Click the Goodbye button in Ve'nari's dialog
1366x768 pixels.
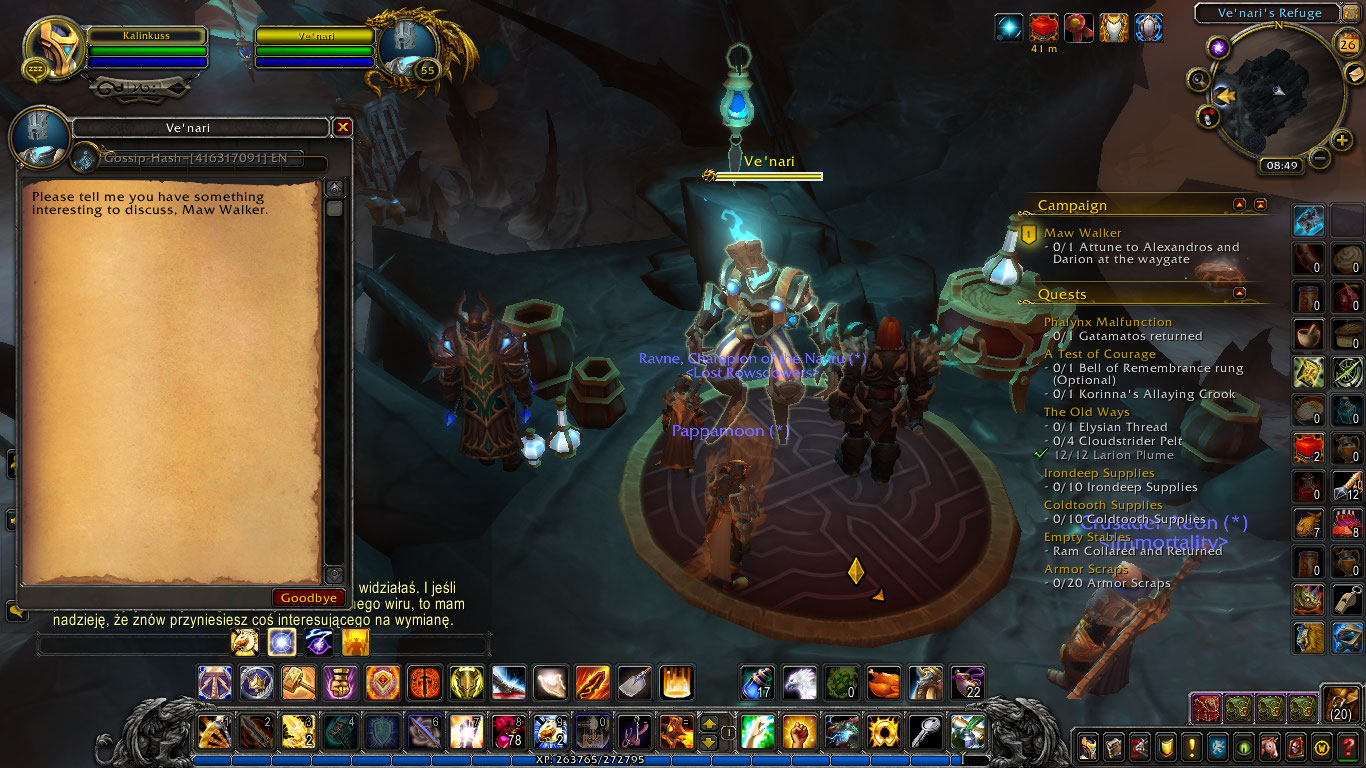tap(309, 597)
